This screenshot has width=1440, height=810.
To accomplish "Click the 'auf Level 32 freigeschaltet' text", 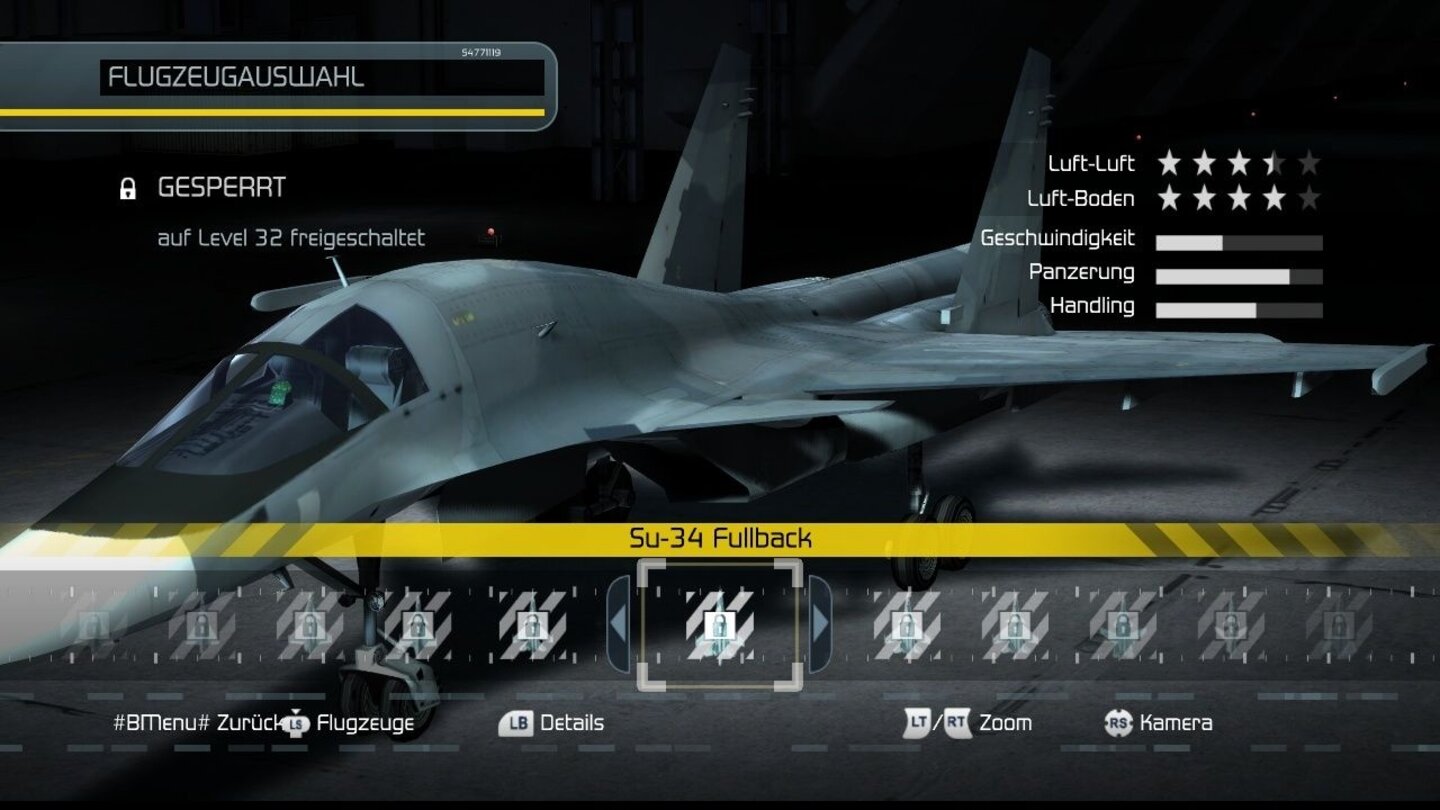I will [x=290, y=237].
